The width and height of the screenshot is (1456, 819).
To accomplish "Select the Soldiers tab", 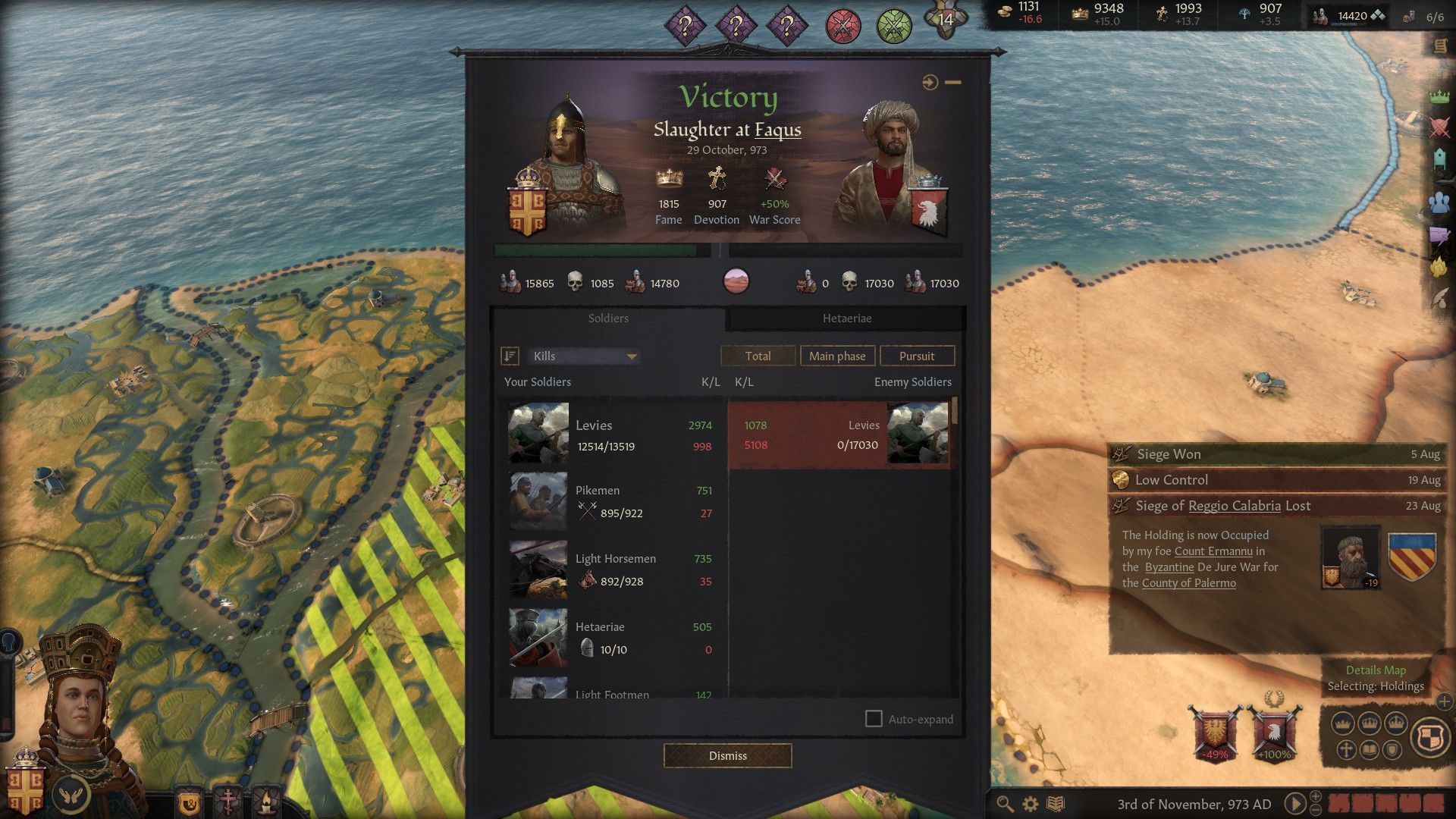I will click(608, 318).
